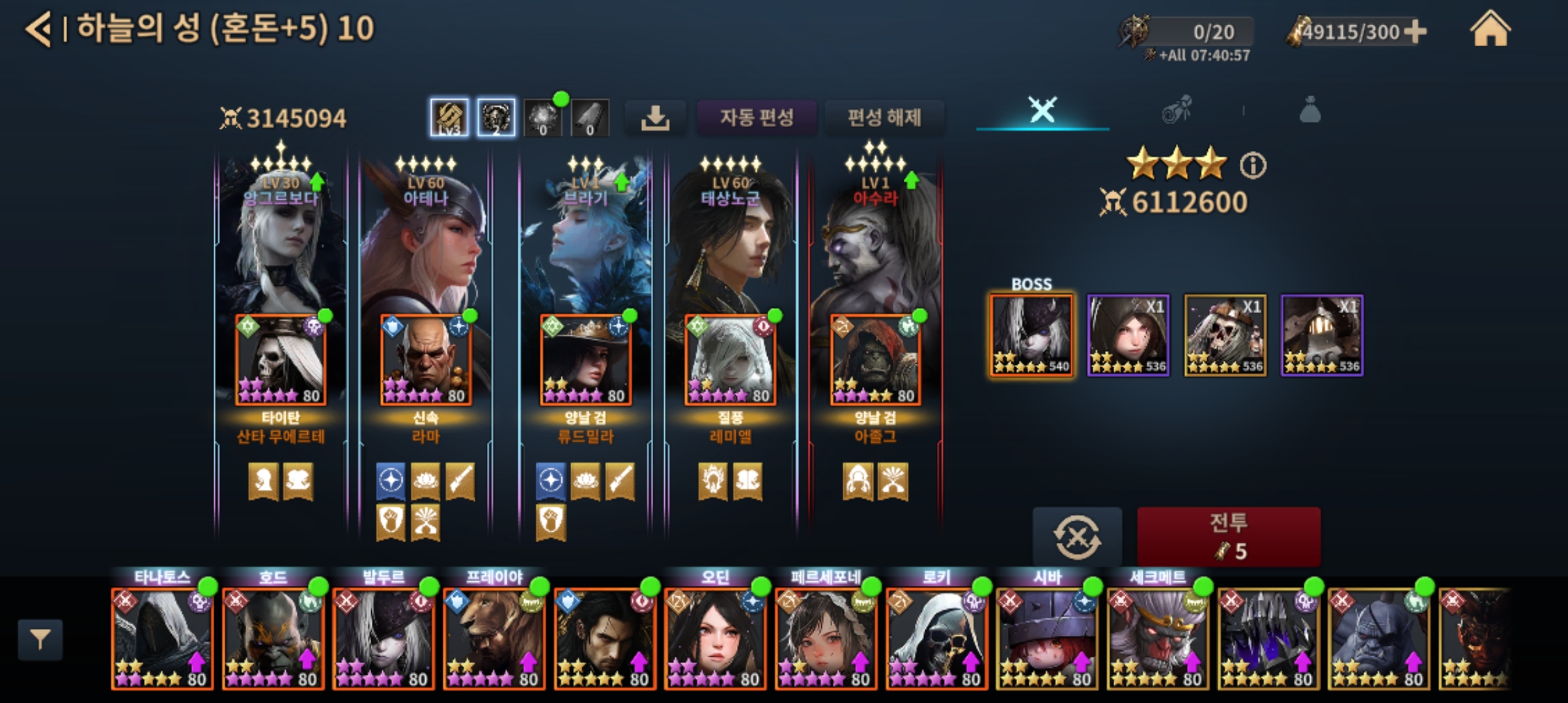Clear the team with 편성 해제
The width and height of the screenshot is (1568, 703).
[x=884, y=118]
